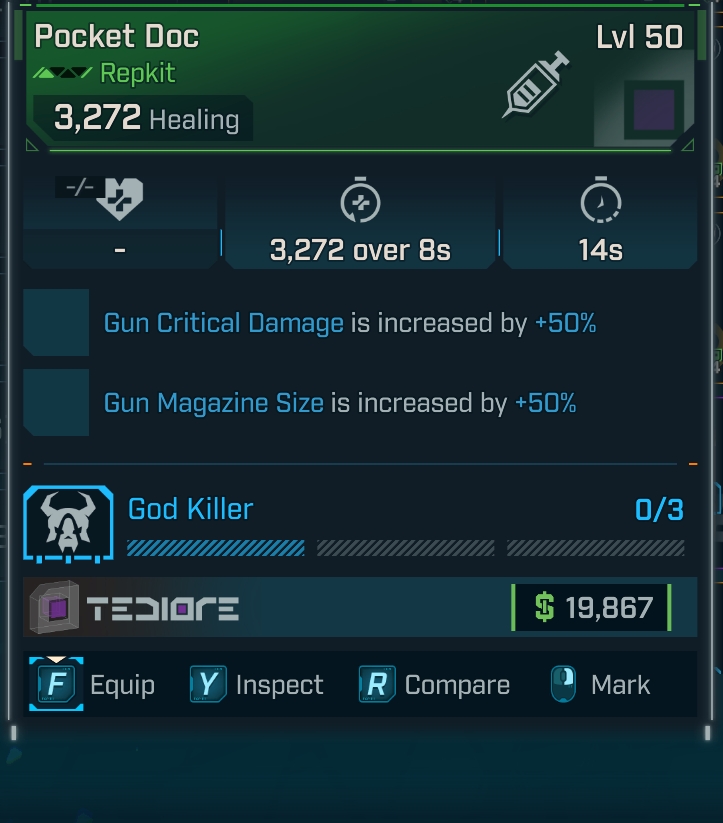This screenshot has height=823, width=723.
Task: Mark this item
Action: click(x=600, y=685)
